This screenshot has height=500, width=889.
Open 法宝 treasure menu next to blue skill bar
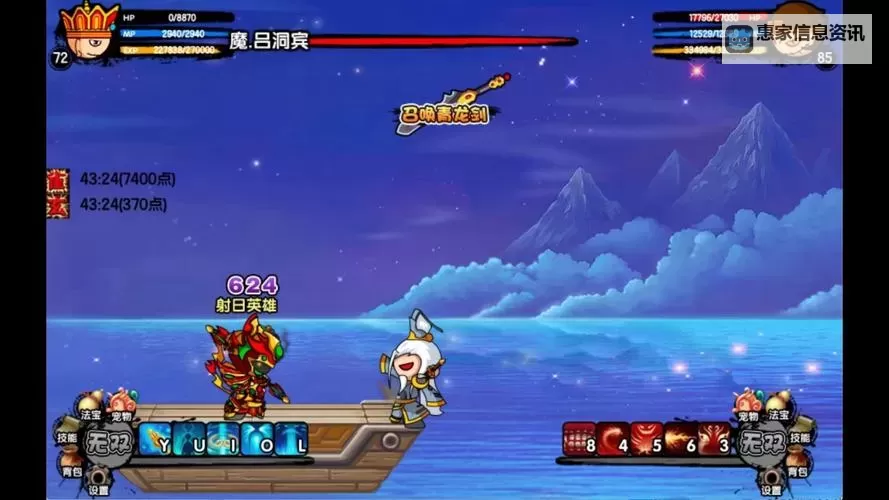pyautogui.click(x=92, y=410)
